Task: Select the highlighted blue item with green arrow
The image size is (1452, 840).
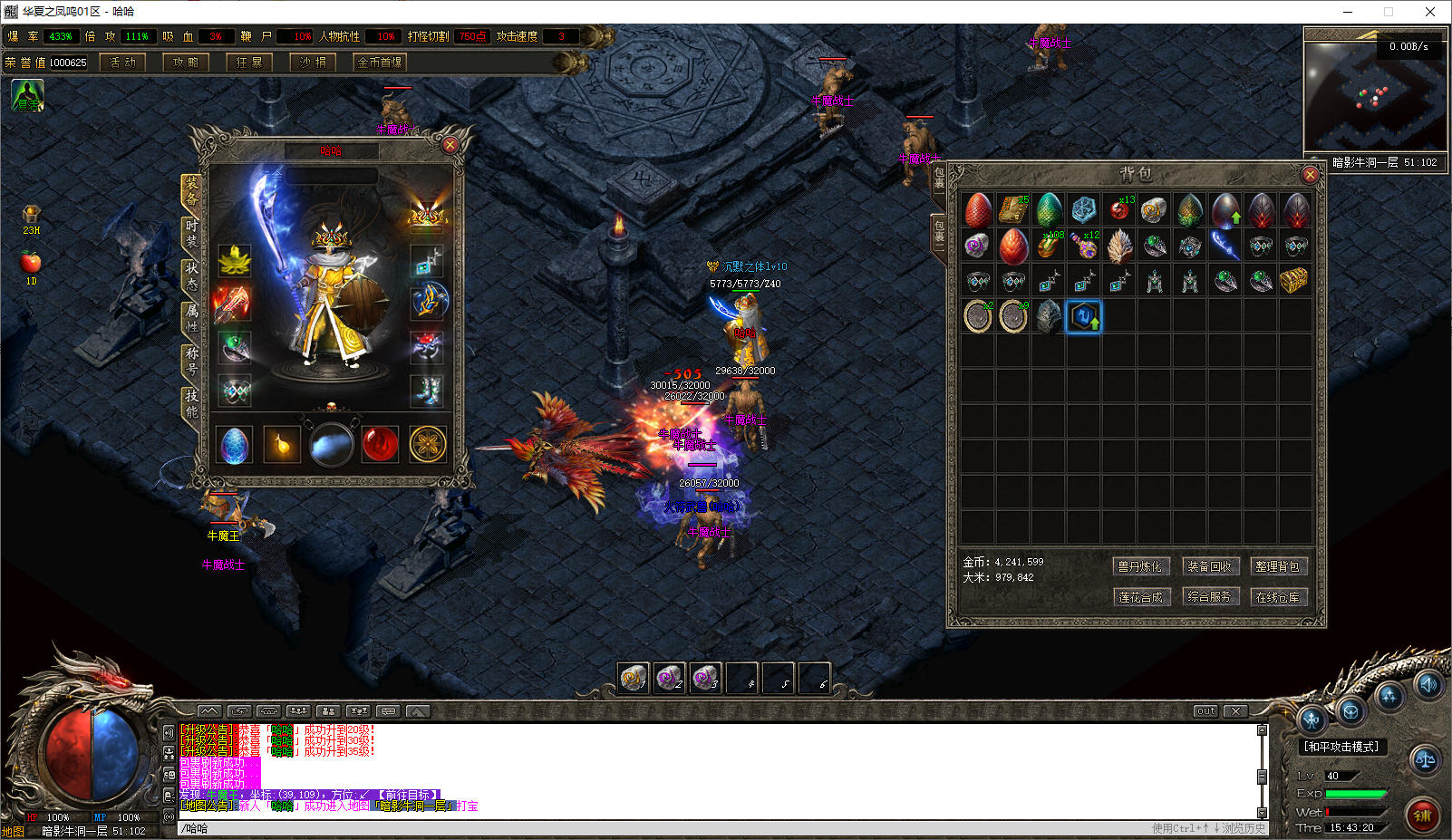Action: point(1083,316)
